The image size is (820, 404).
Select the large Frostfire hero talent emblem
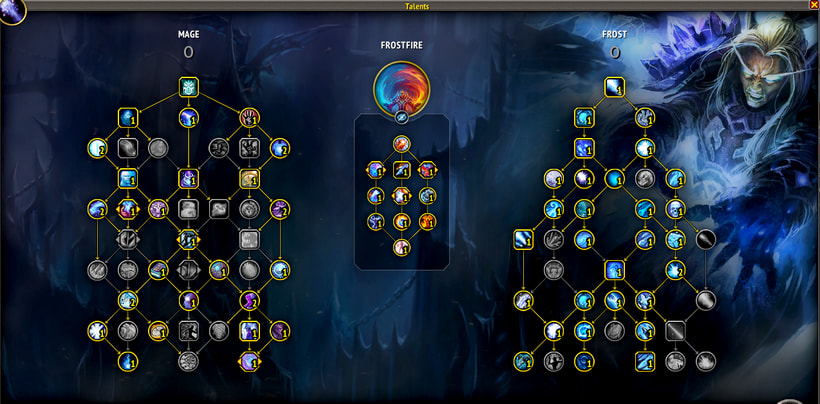click(402, 88)
